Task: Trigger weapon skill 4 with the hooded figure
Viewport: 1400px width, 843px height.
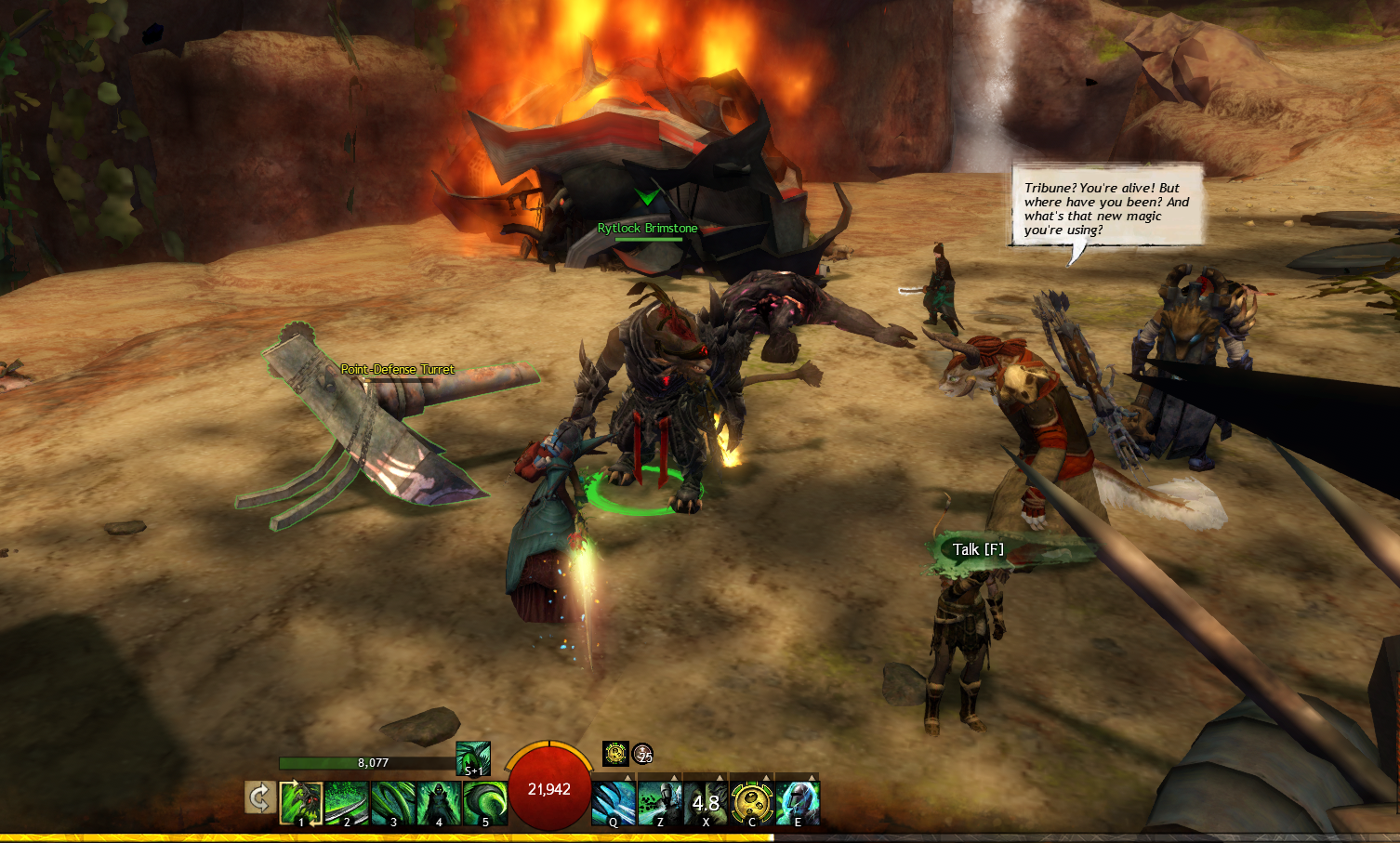Action: pos(439,803)
